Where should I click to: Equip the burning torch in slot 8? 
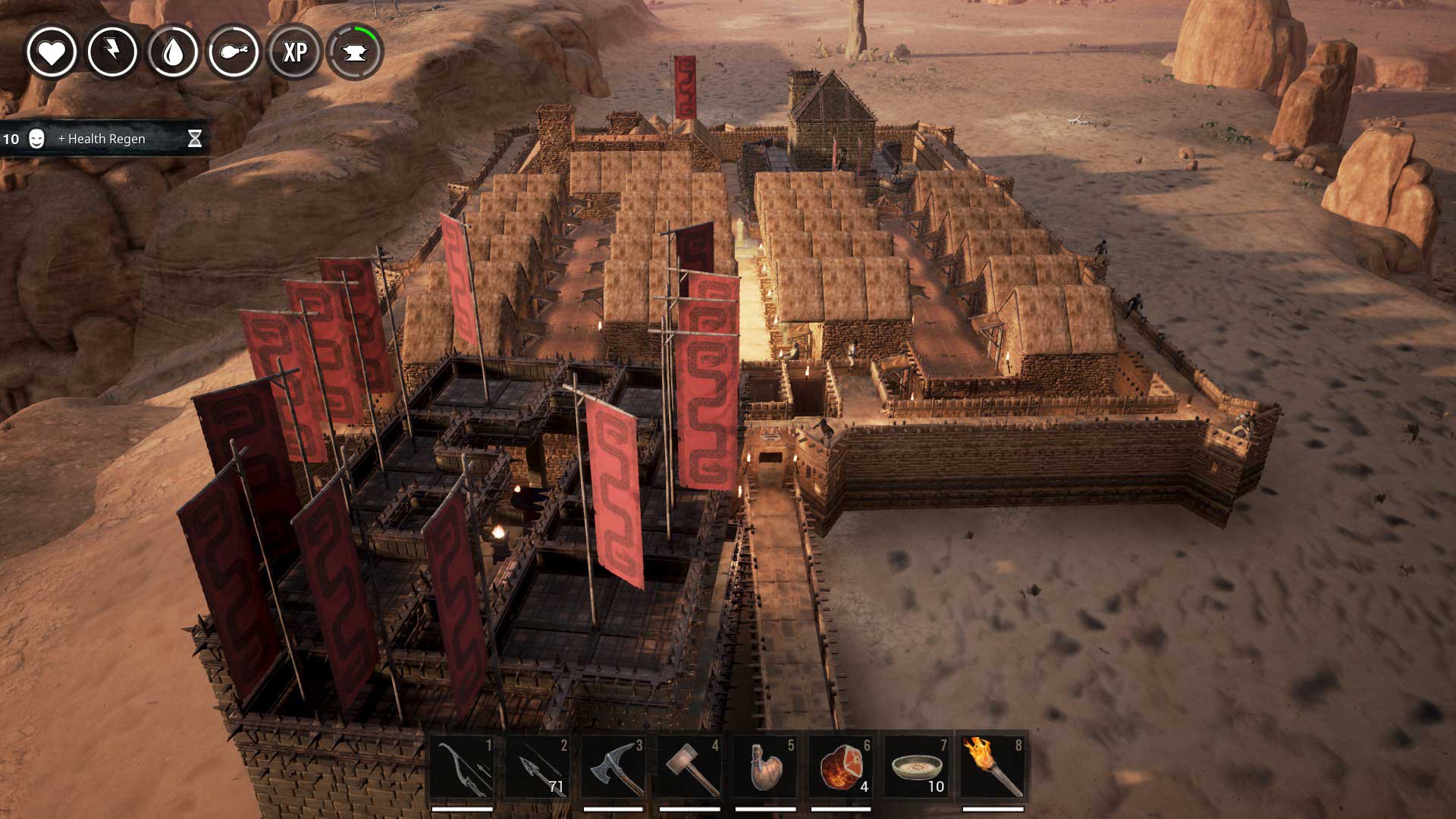[993, 767]
